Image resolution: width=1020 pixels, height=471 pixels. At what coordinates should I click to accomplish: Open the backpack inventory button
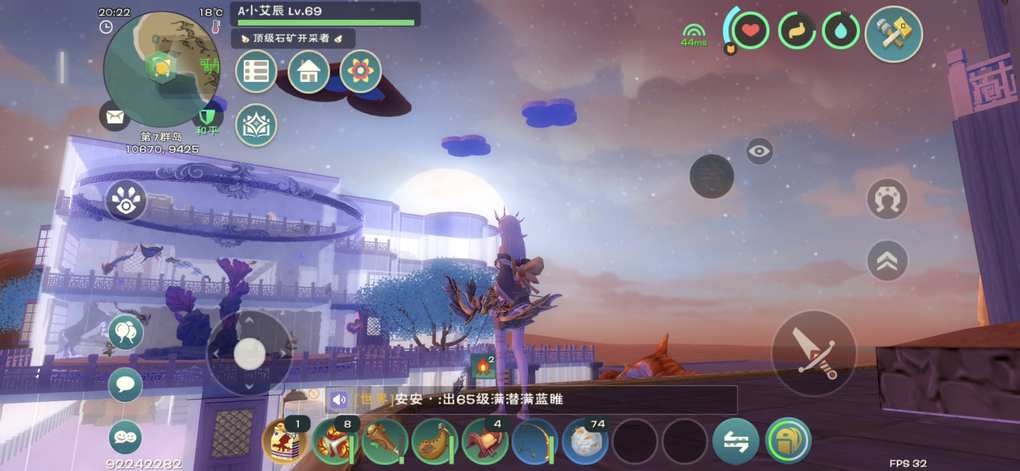pyautogui.click(x=788, y=441)
